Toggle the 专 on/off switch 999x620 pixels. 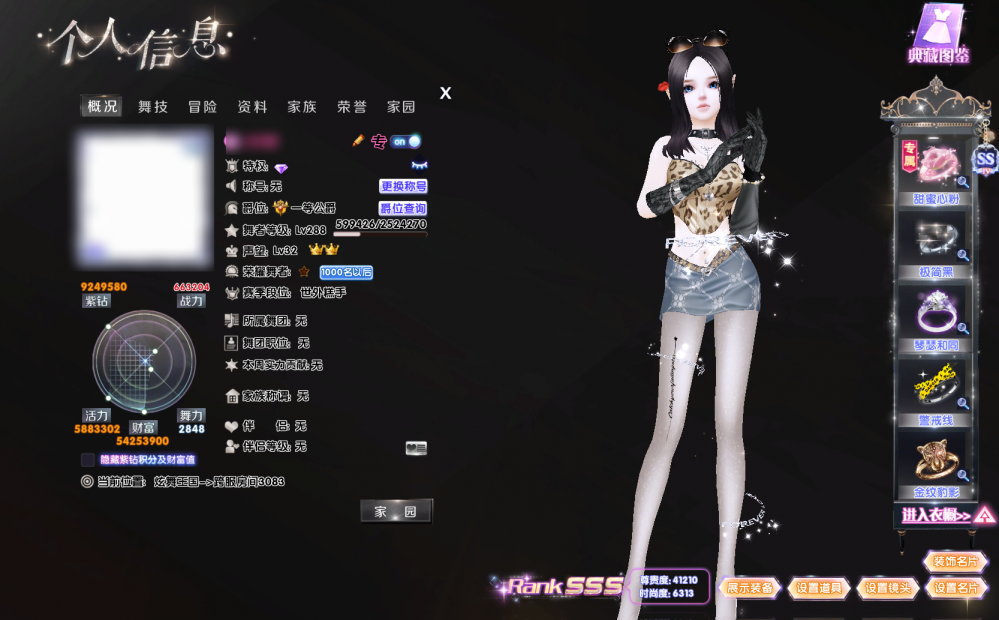click(x=405, y=142)
